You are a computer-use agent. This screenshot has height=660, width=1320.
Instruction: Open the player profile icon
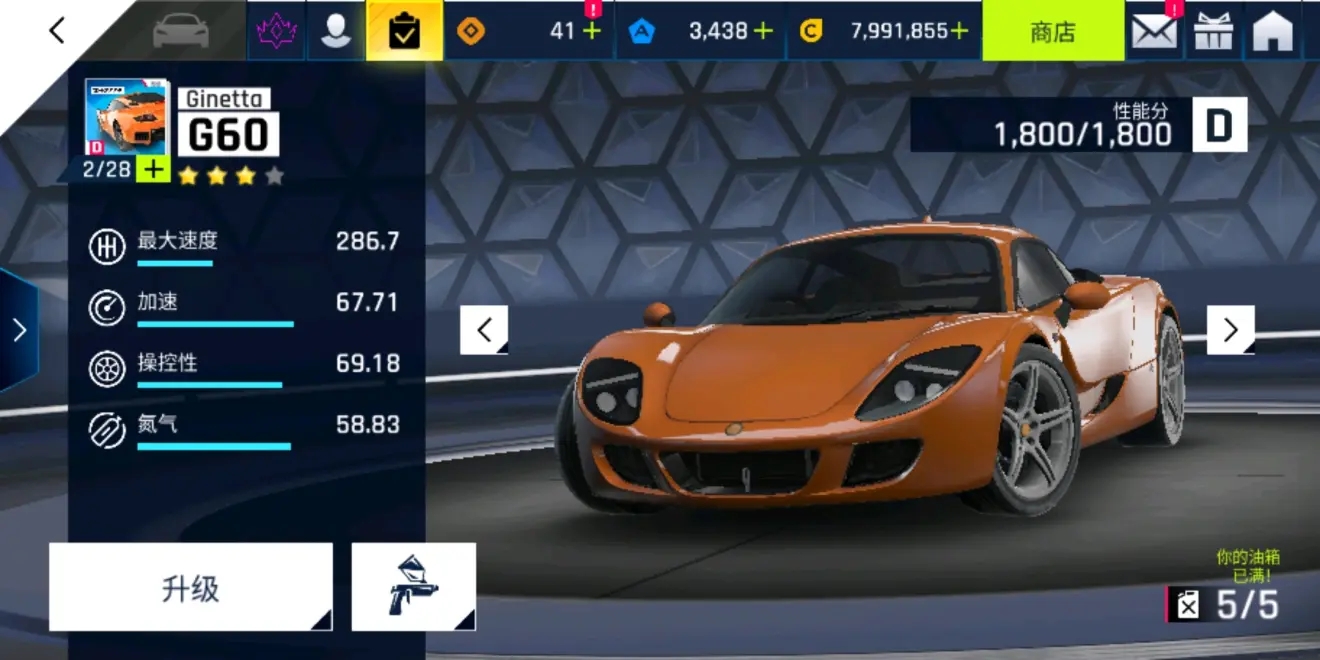pyautogui.click(x=335, y=31)
